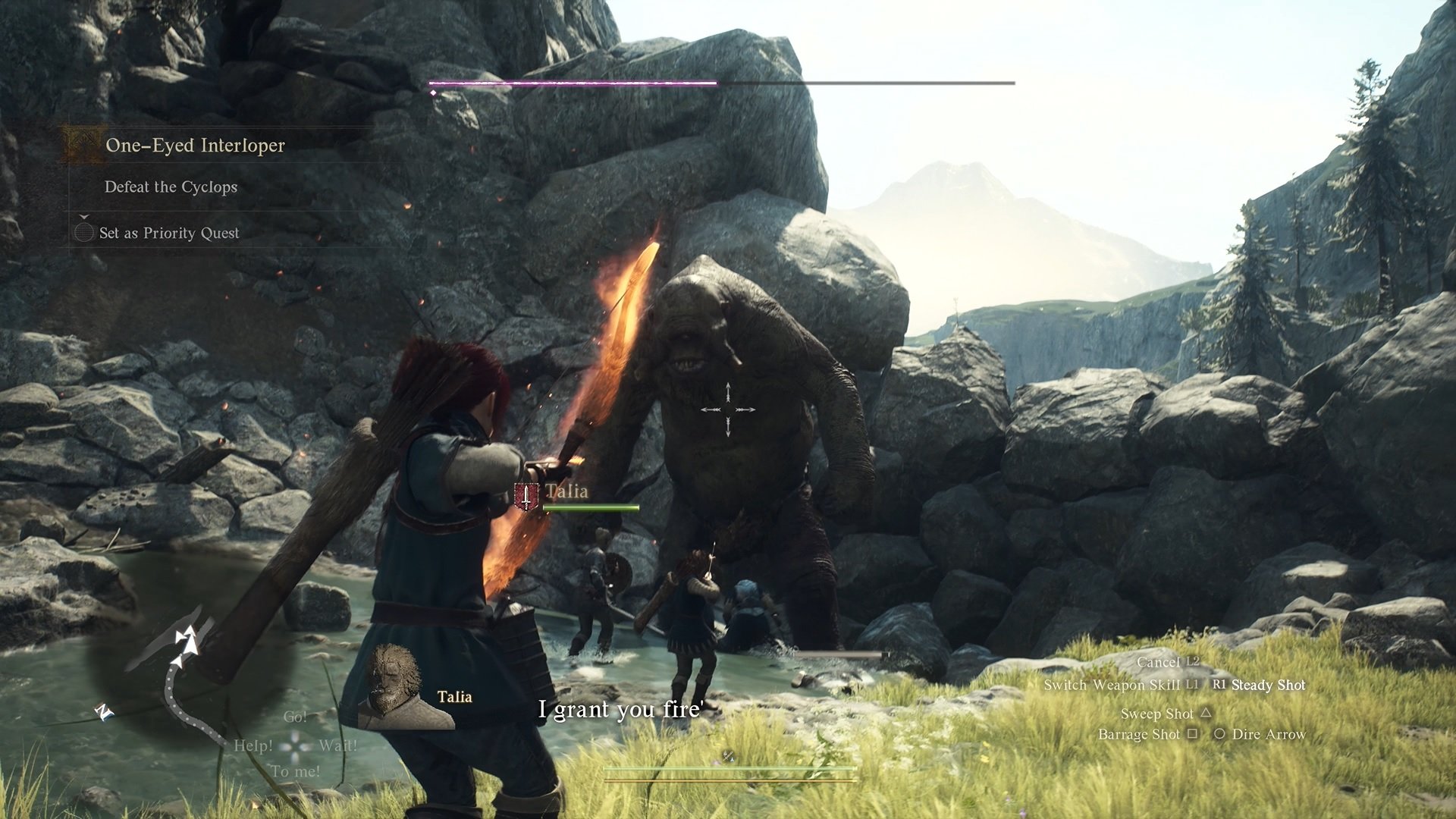Issue the Wait! pawn command
The image size is (1456, 819).
tap(337, 746)
